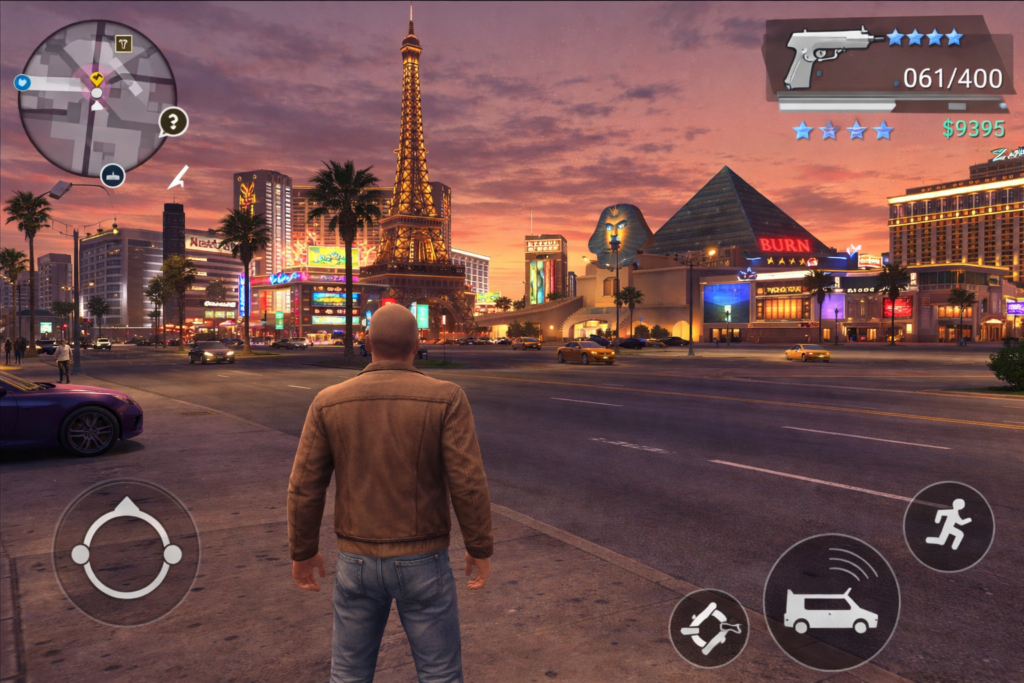
Task: Click the dark blue building marker below minimap
Action: 113,175
